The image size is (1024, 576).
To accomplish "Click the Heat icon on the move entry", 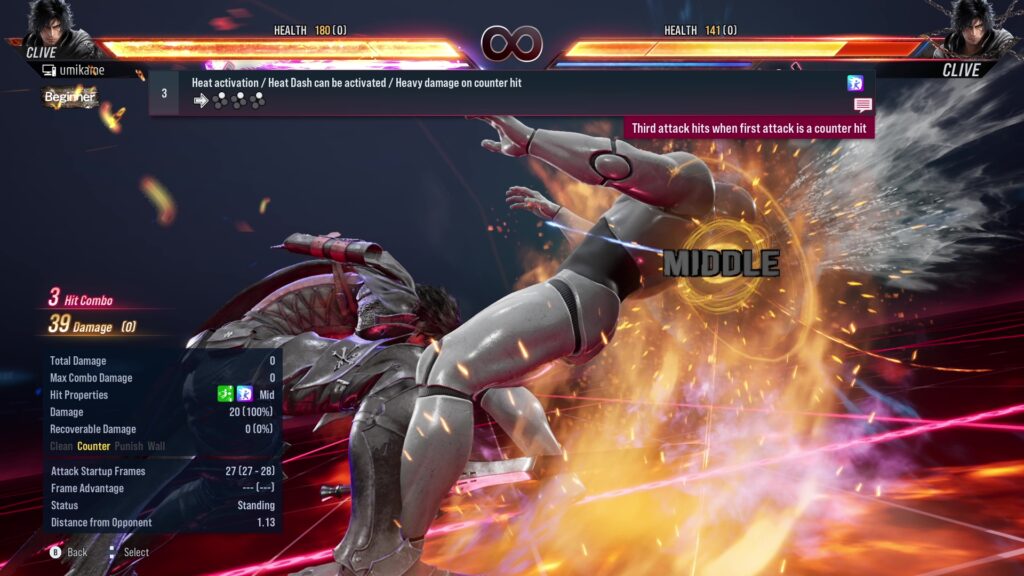I will click(x=855, y=83).
